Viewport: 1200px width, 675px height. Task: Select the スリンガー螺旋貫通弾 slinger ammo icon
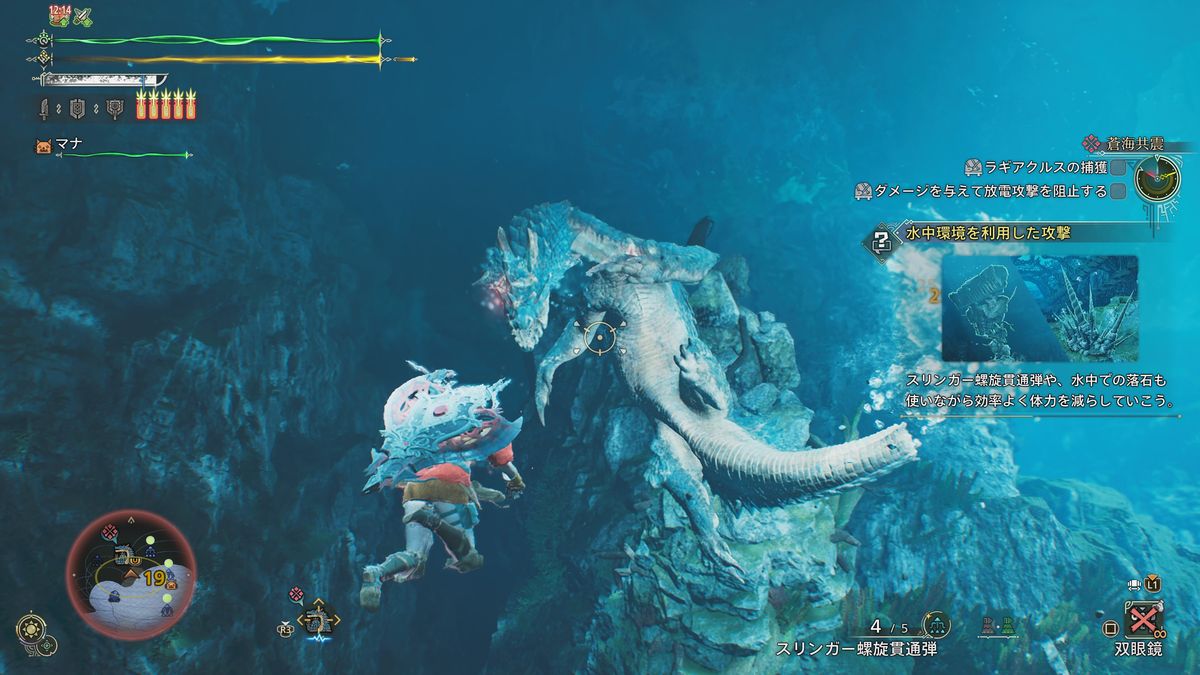[x=937, y=625]
